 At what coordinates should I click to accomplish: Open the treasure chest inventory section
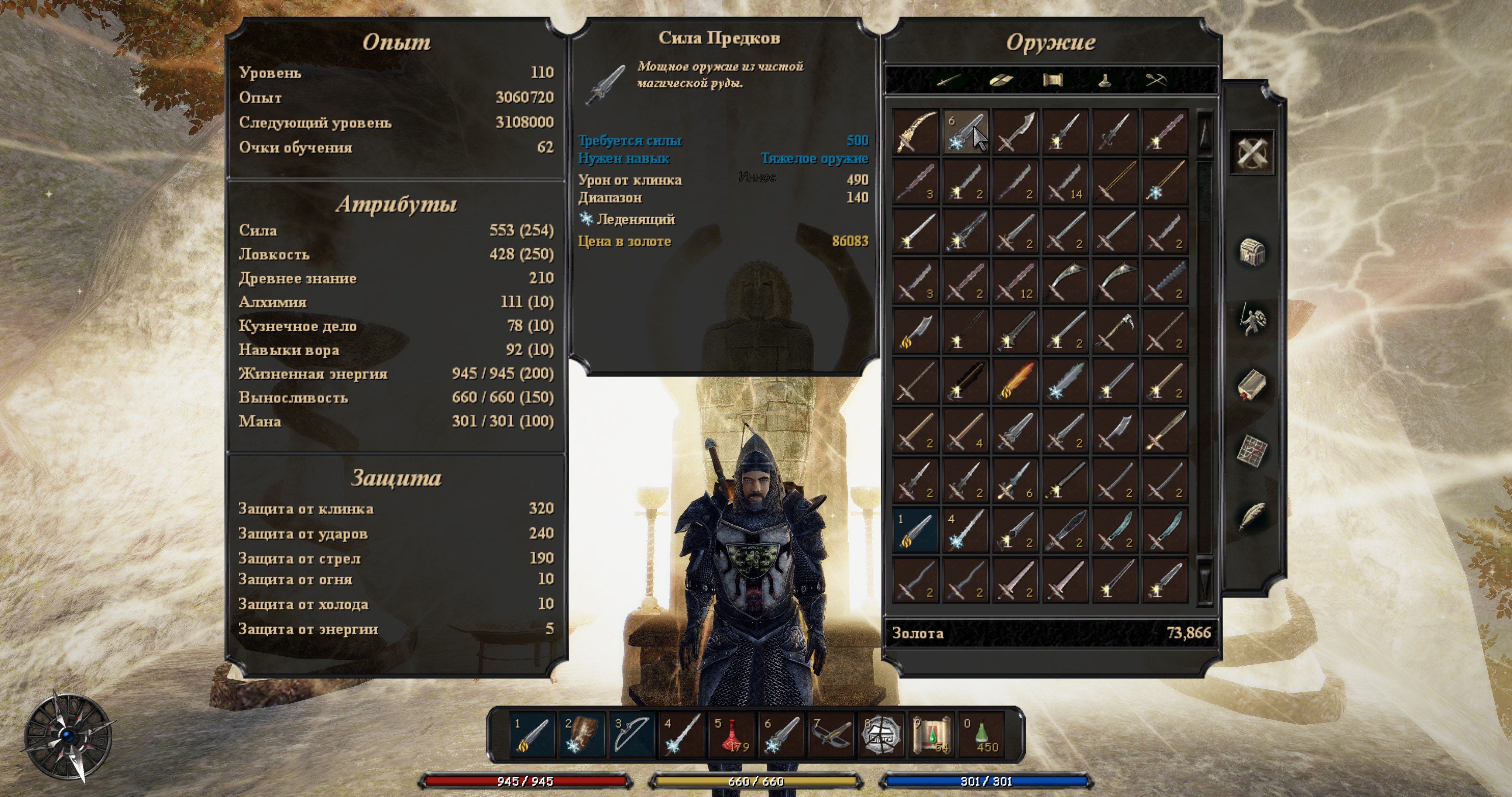point(1251,252)
